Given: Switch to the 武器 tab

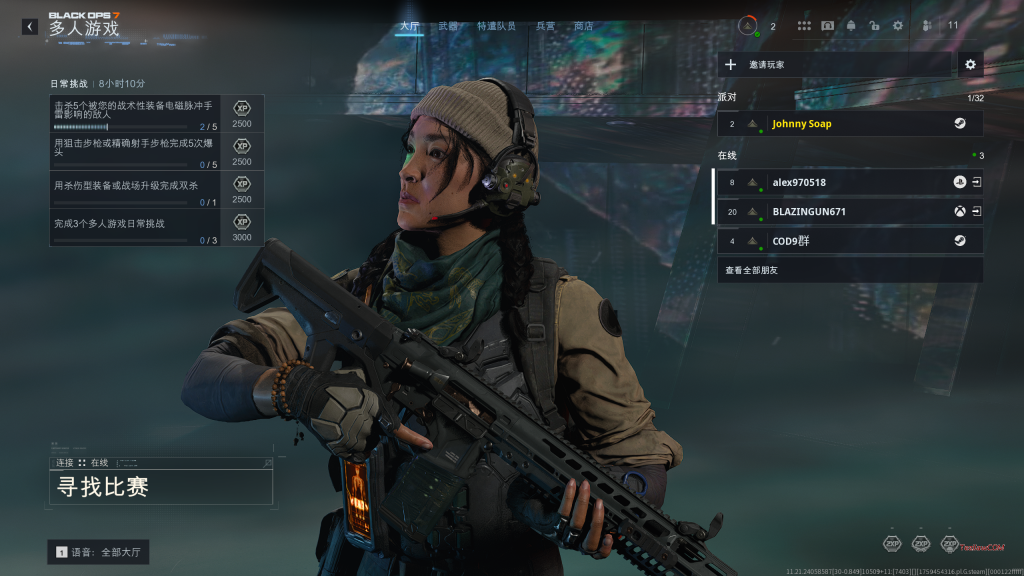Looking at the screenshot, I should coord(448,26).
